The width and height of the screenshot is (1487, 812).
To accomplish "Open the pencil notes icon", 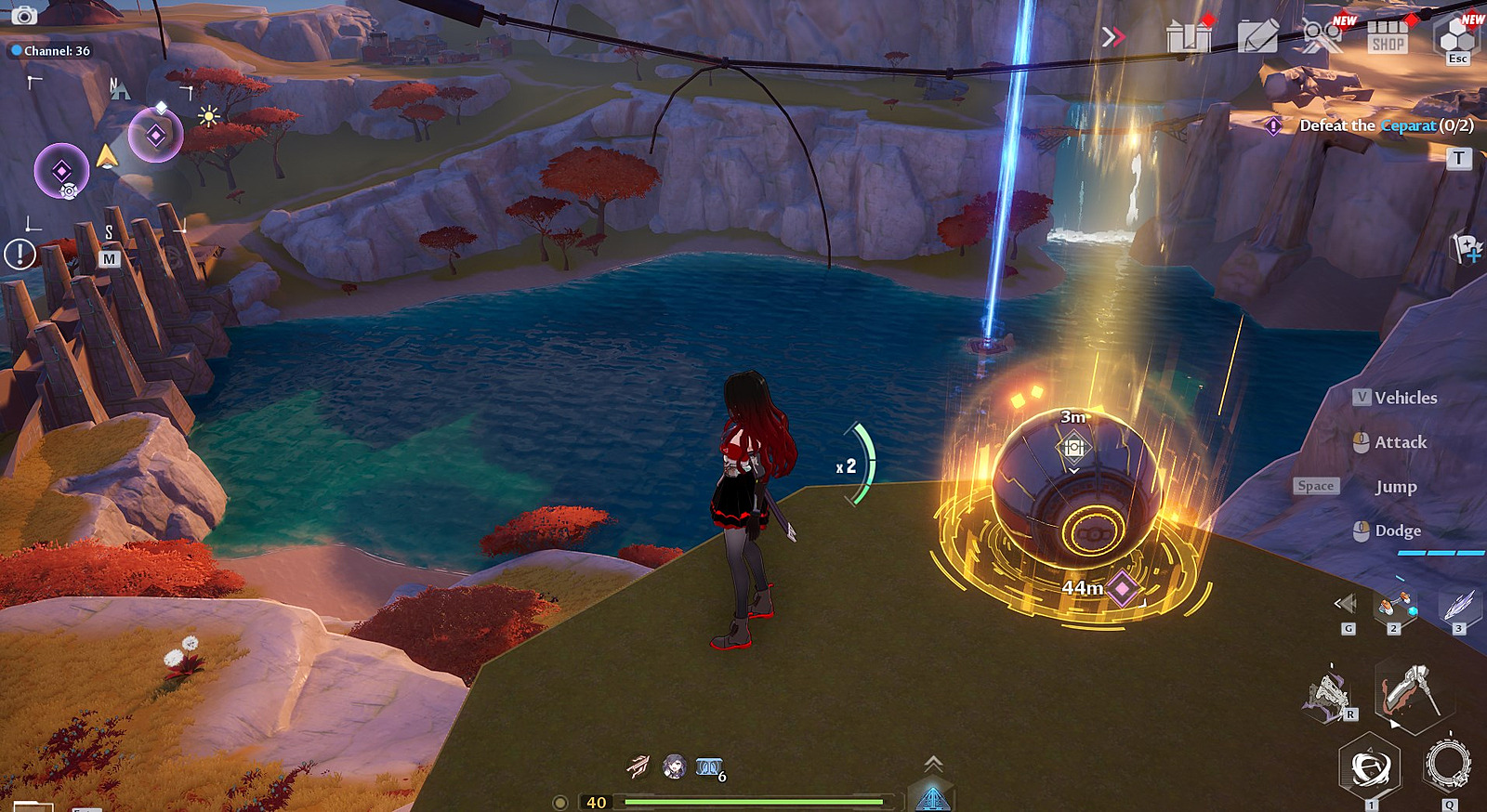I will click(1258, 37).
